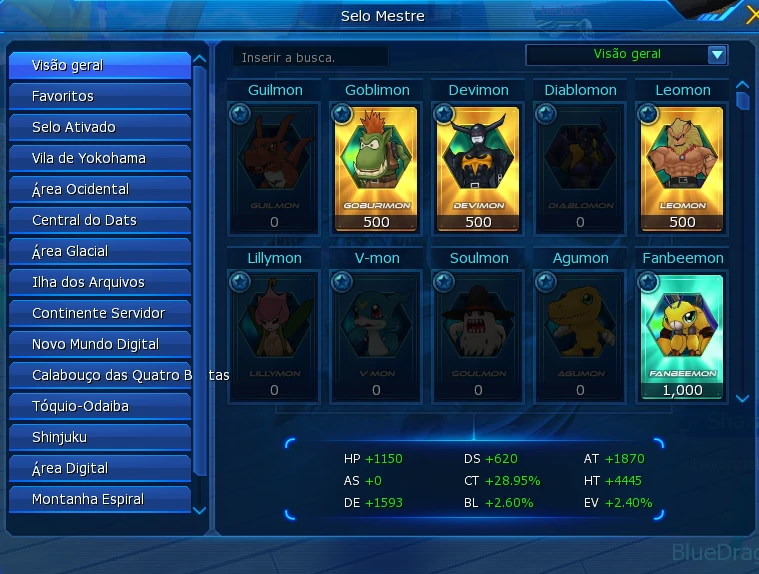Select the Favoritos category
759x574 pixels.
(x=99, y=96)
